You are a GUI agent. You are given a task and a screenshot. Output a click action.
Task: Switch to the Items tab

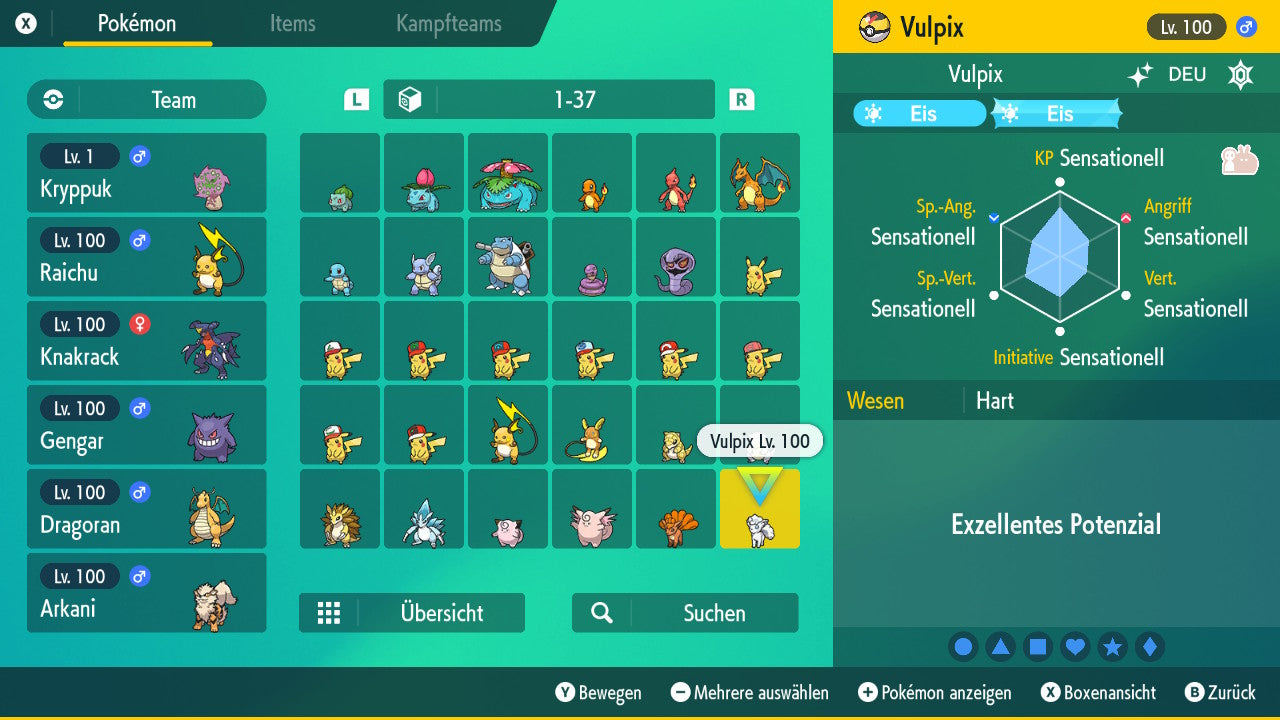(x=292, y=24)
